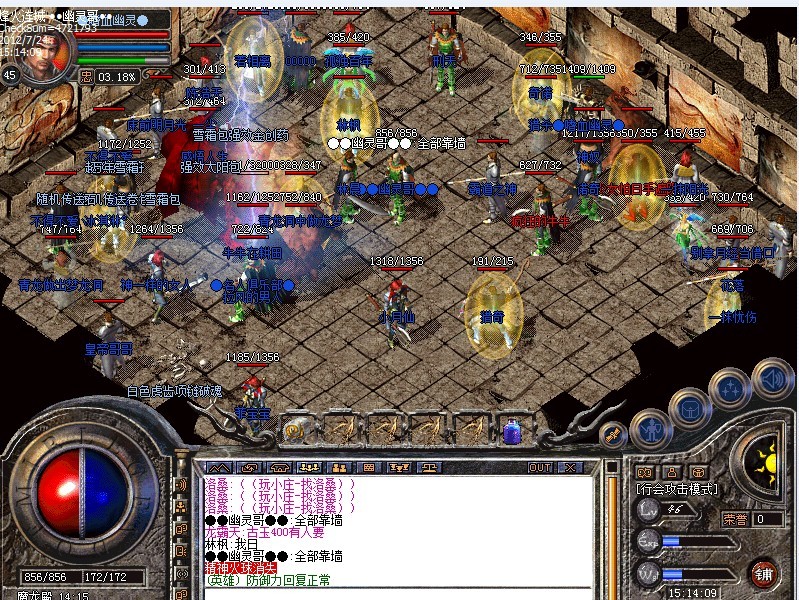Open the 铺 shop button
Image resolution: width=799 pixels, height=600 pixels.
pos(765,573)
